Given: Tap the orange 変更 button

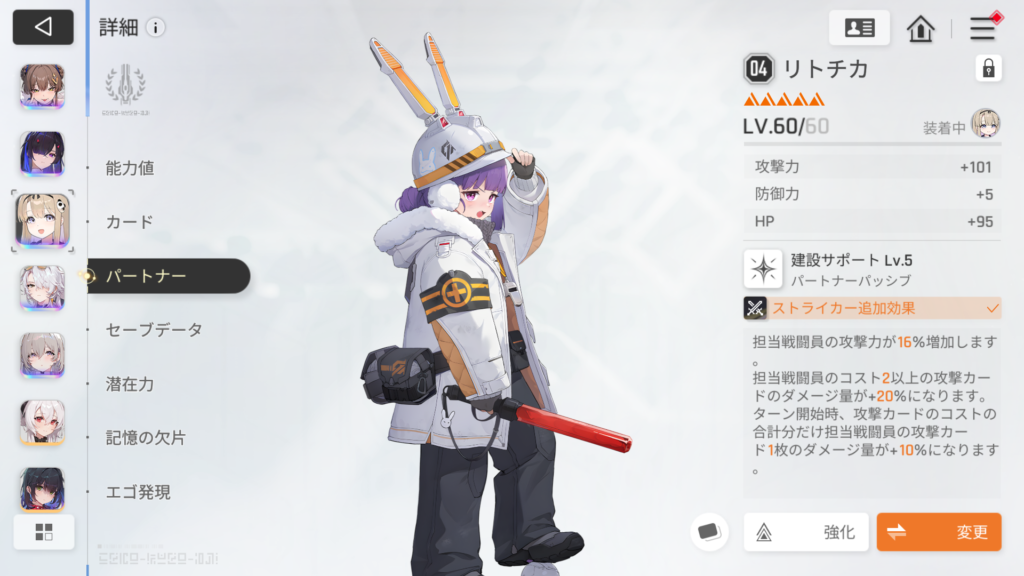Looking at the screenshot, I should pyautogui.click(x=938, y=532).
